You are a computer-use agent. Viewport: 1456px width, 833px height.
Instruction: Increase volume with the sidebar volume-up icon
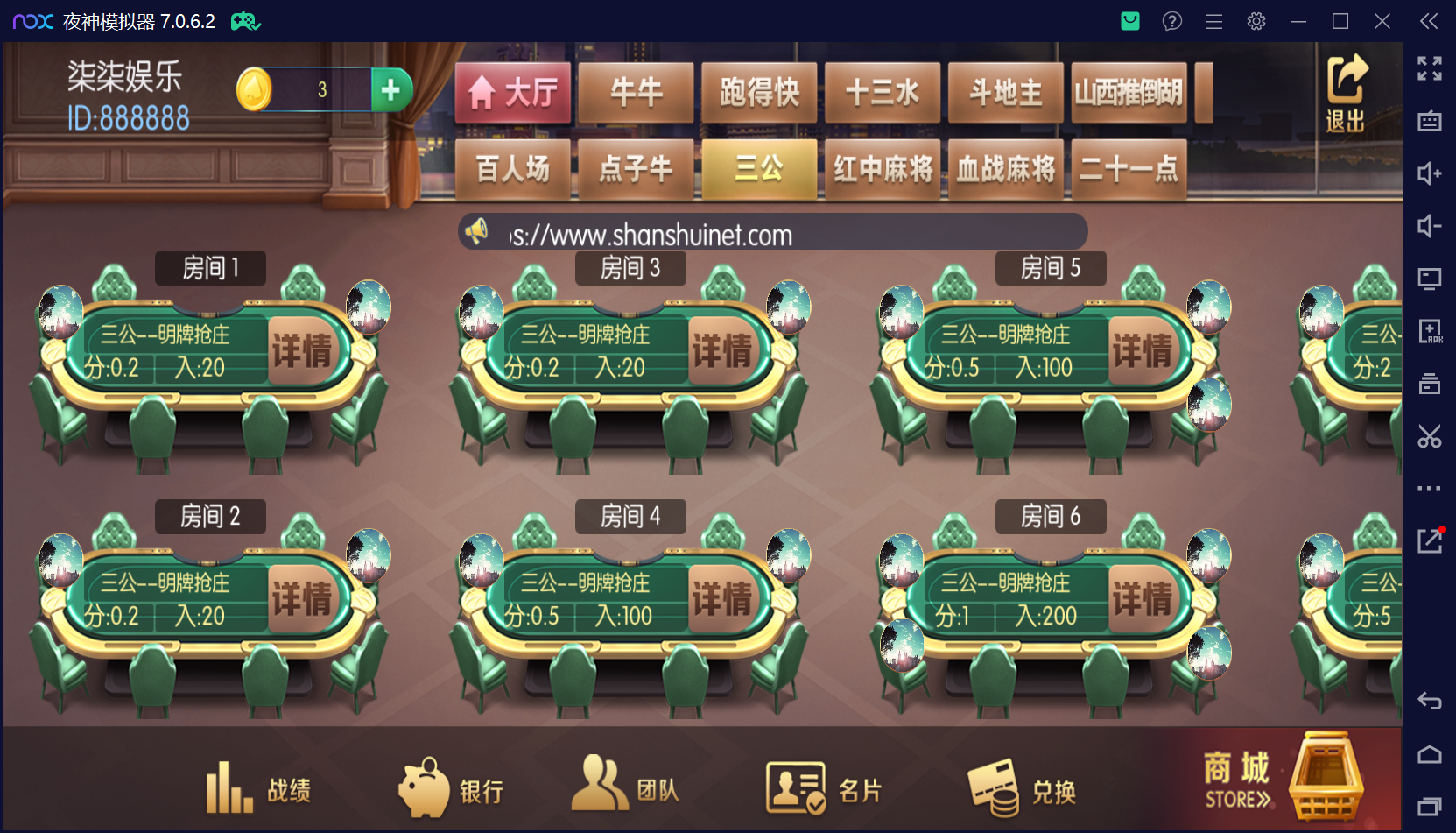click(1429, 173)
